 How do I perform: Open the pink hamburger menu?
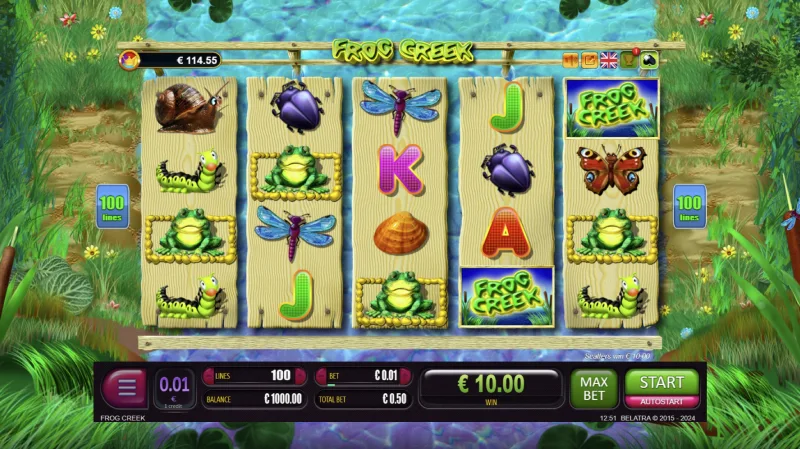point(124,388)
